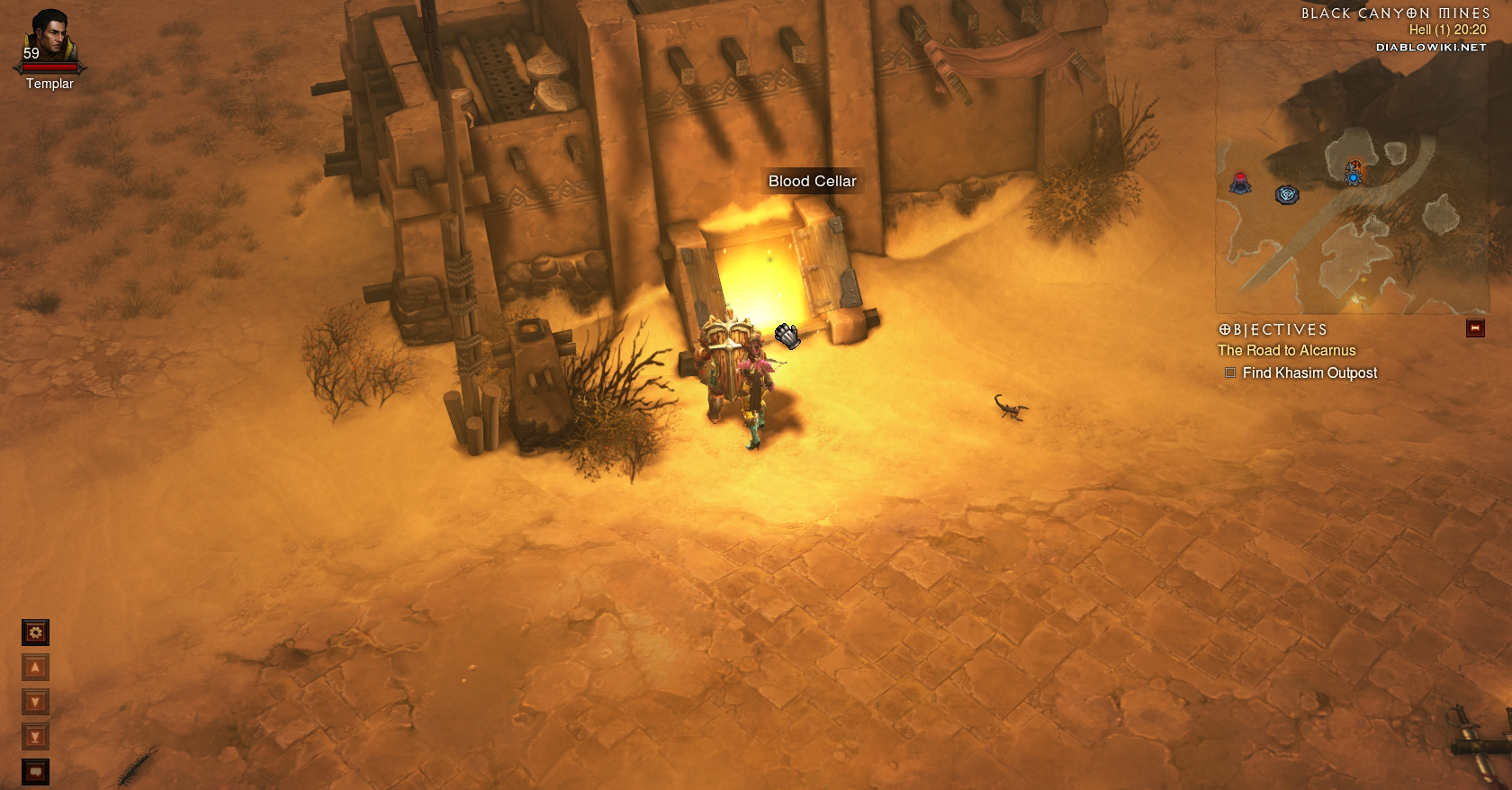This screenshot has width=1512, height=790.
Task: Select the Templar follower portrait
Action: (49, 38)
